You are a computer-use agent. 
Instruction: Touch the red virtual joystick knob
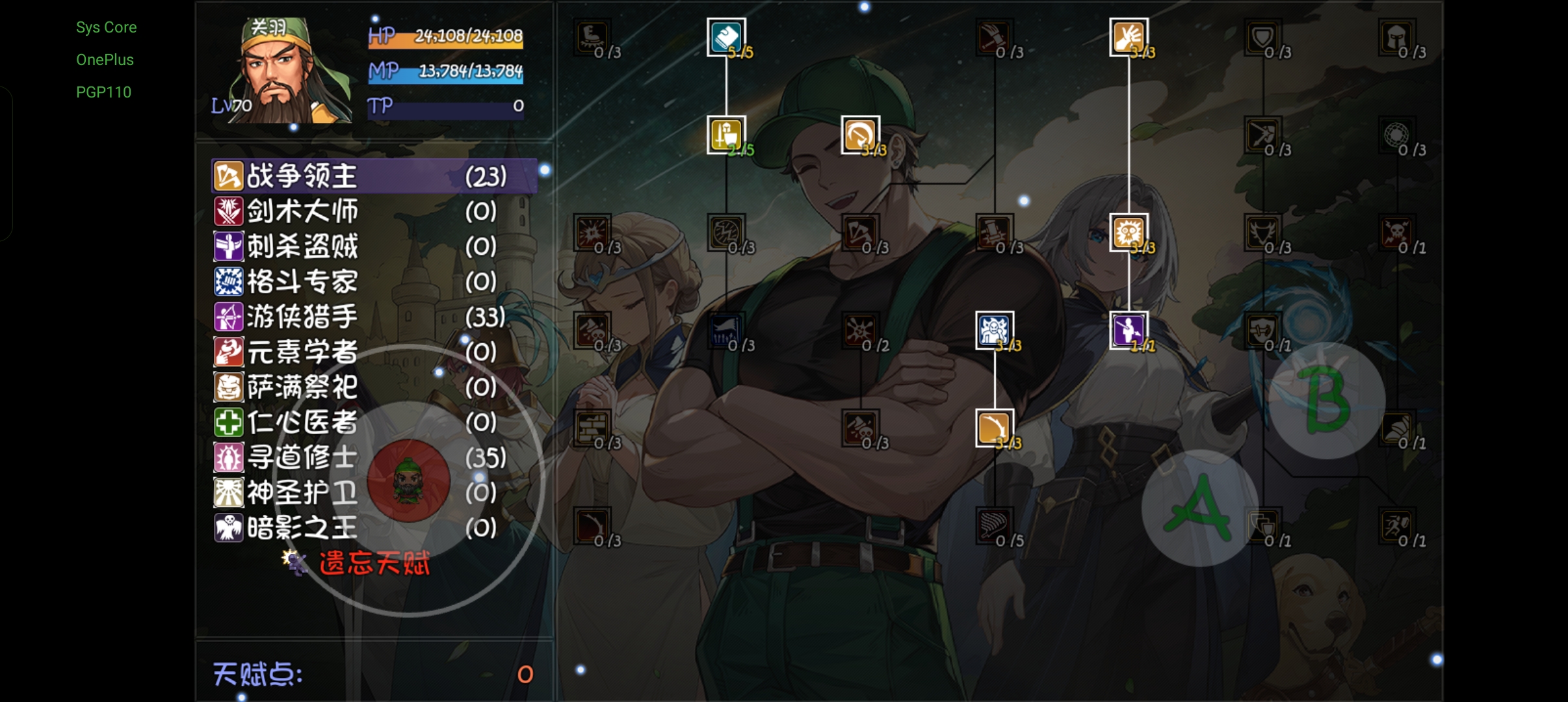coord(408,480)
